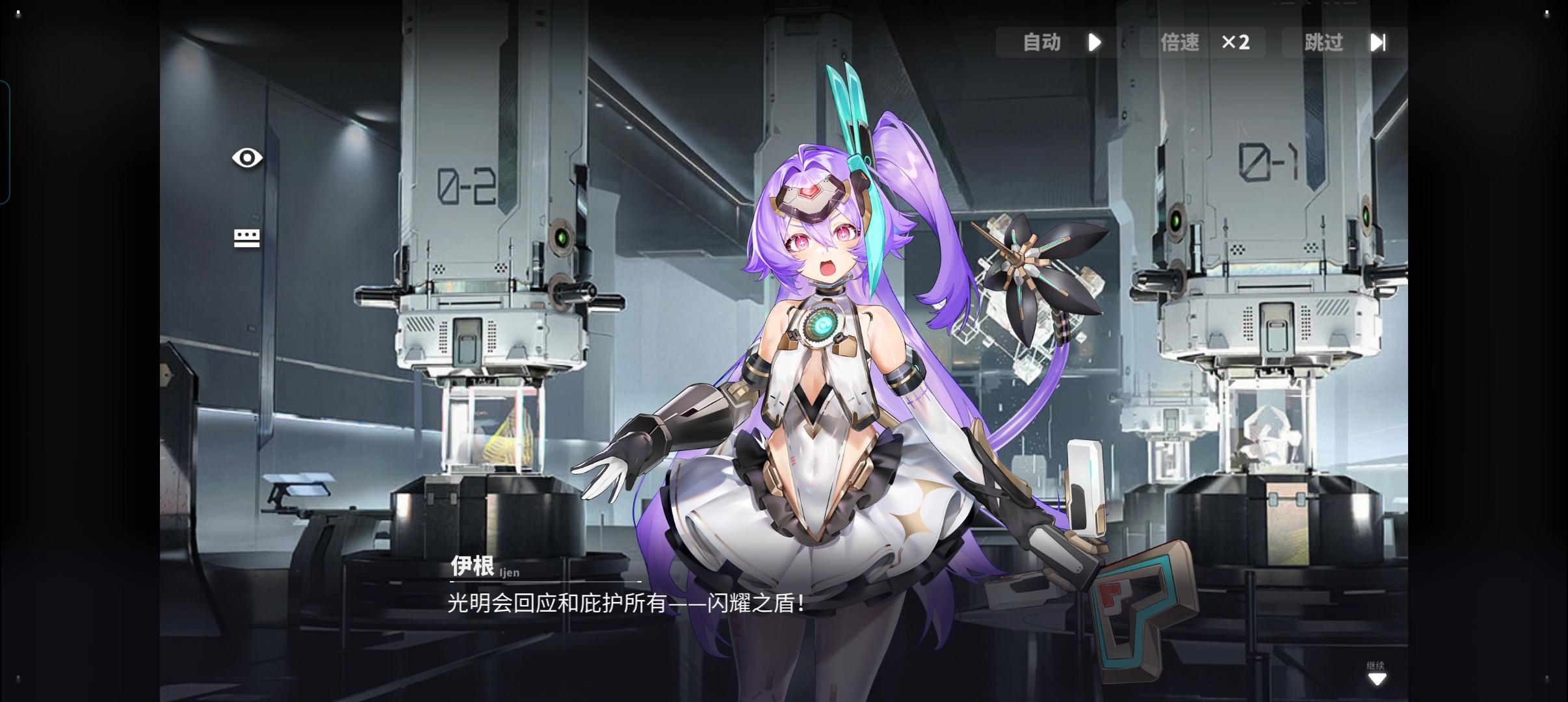Toggle UI visibility using the eye symbol

[247, 157]
